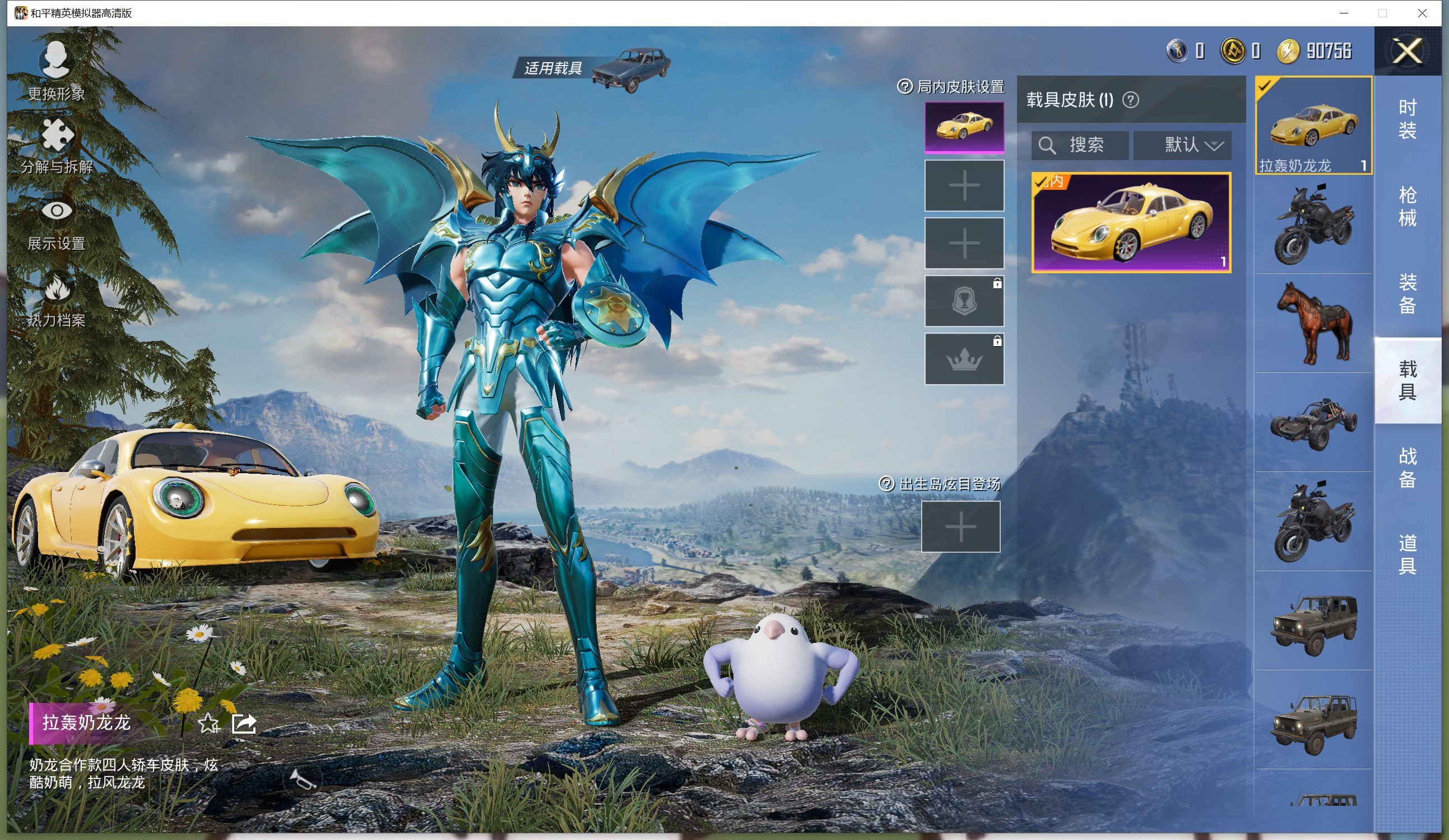Image resolution: width=1449 pixels, height=840 pixels.
Task: Switch to the 枪械 firearms tab
Action: tap(1407, 206)
